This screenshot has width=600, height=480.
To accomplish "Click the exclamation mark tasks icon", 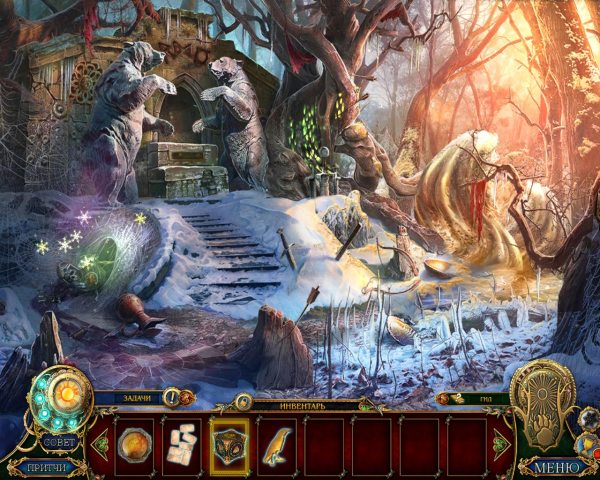I will [x=170, y=399].
